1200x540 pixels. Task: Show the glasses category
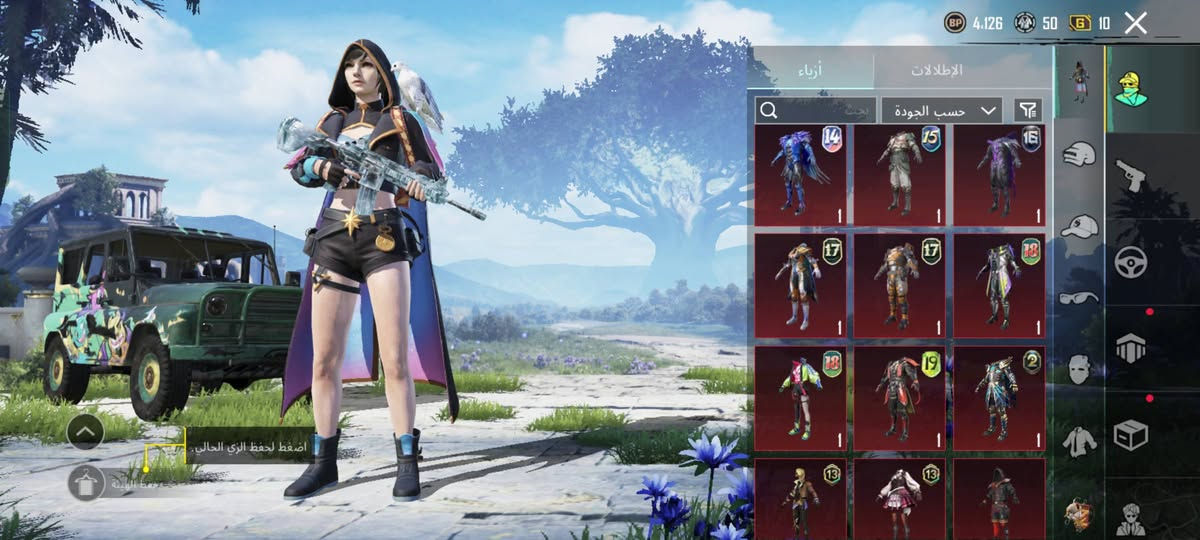[1078, 298]
